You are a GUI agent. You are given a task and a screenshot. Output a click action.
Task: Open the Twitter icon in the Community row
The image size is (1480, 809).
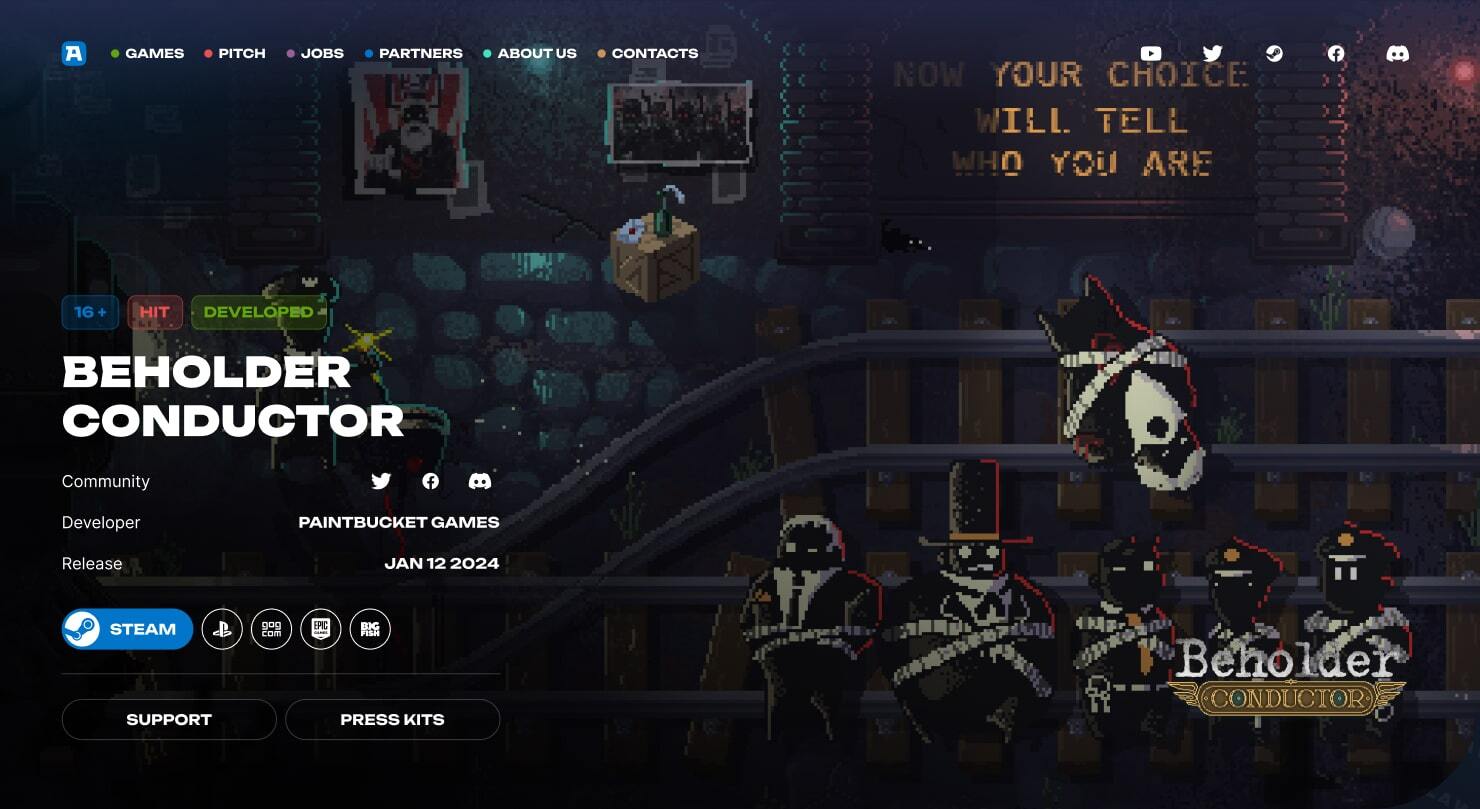[381, 481]
